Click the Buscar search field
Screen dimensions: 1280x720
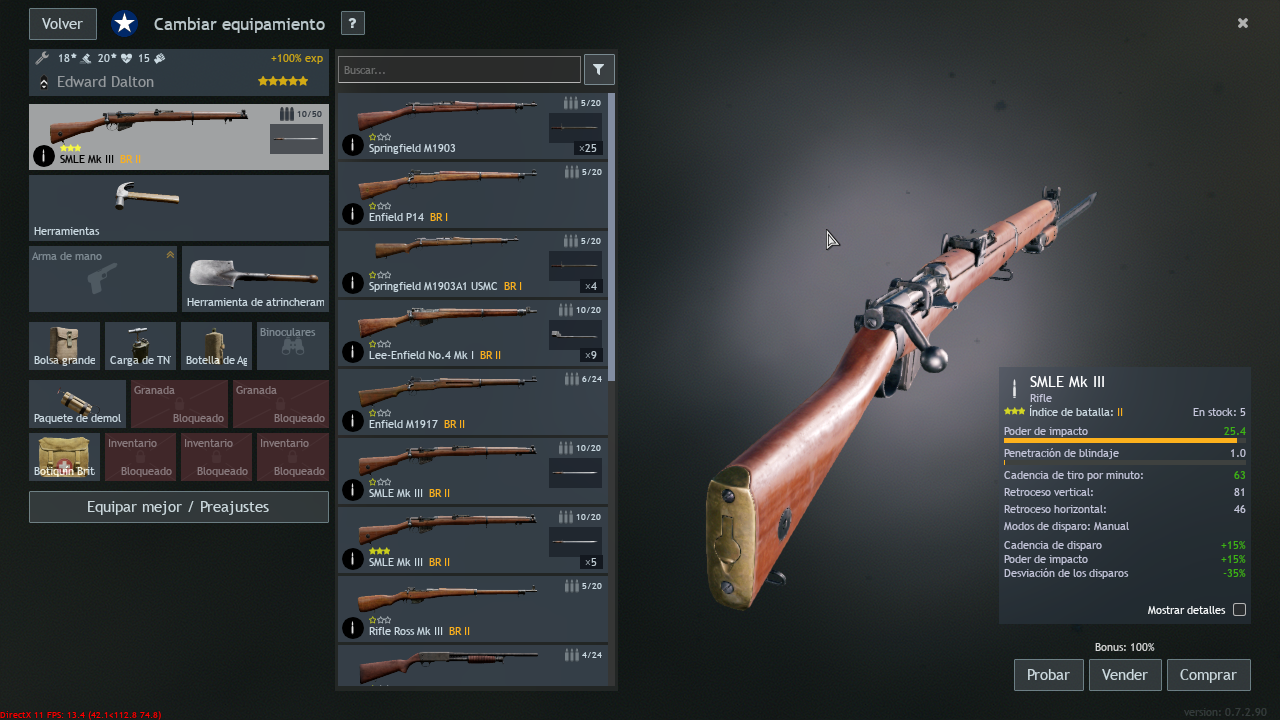coord(459,70)
